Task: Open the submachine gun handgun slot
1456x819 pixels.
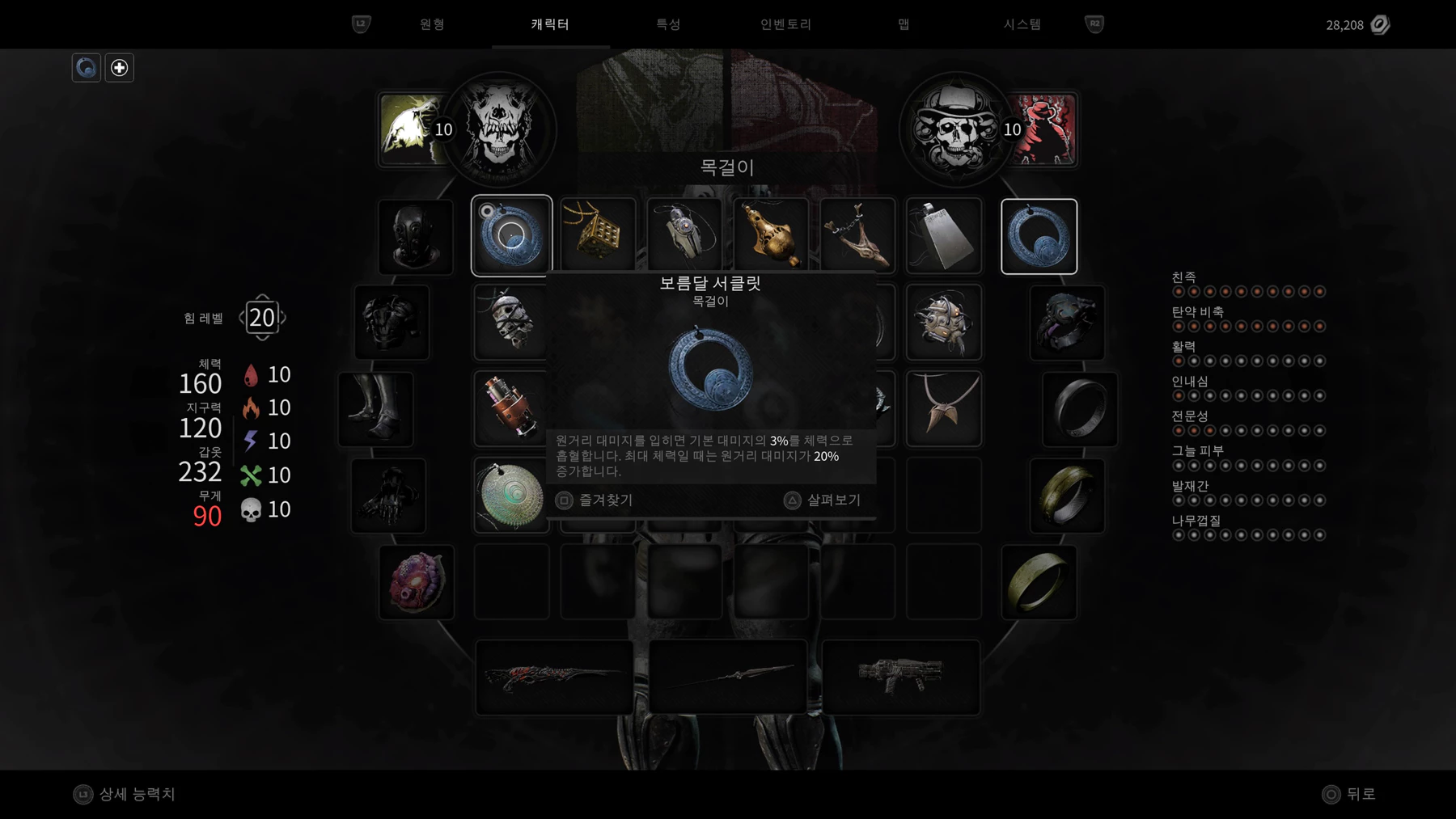Action: (x=900, y=677)
